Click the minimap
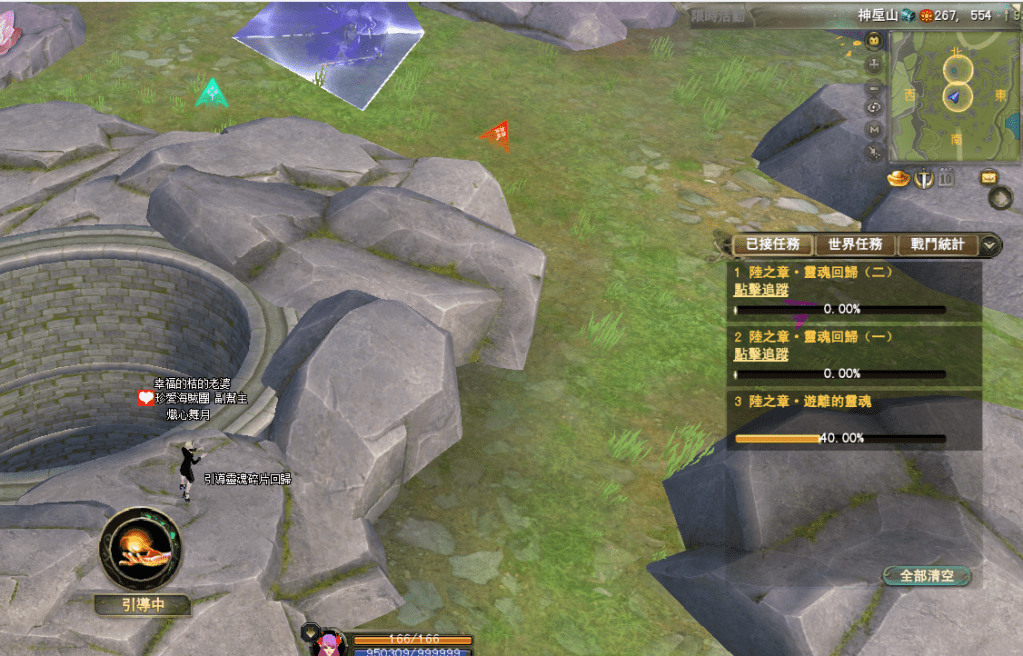 pyautogui.click(x=954, y=96)
